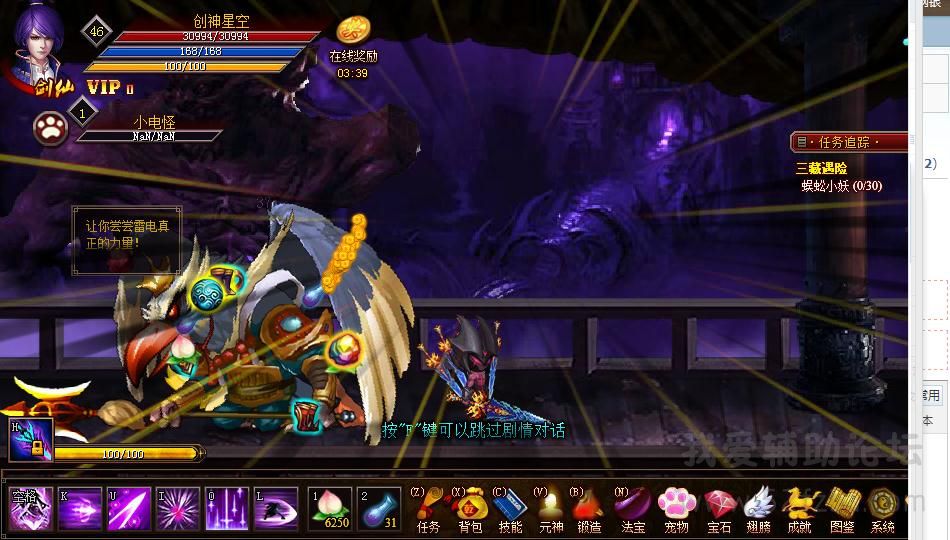Open the 背包 (Backpack) bag
Screen dimensions: 950x540
coord(470,506)
